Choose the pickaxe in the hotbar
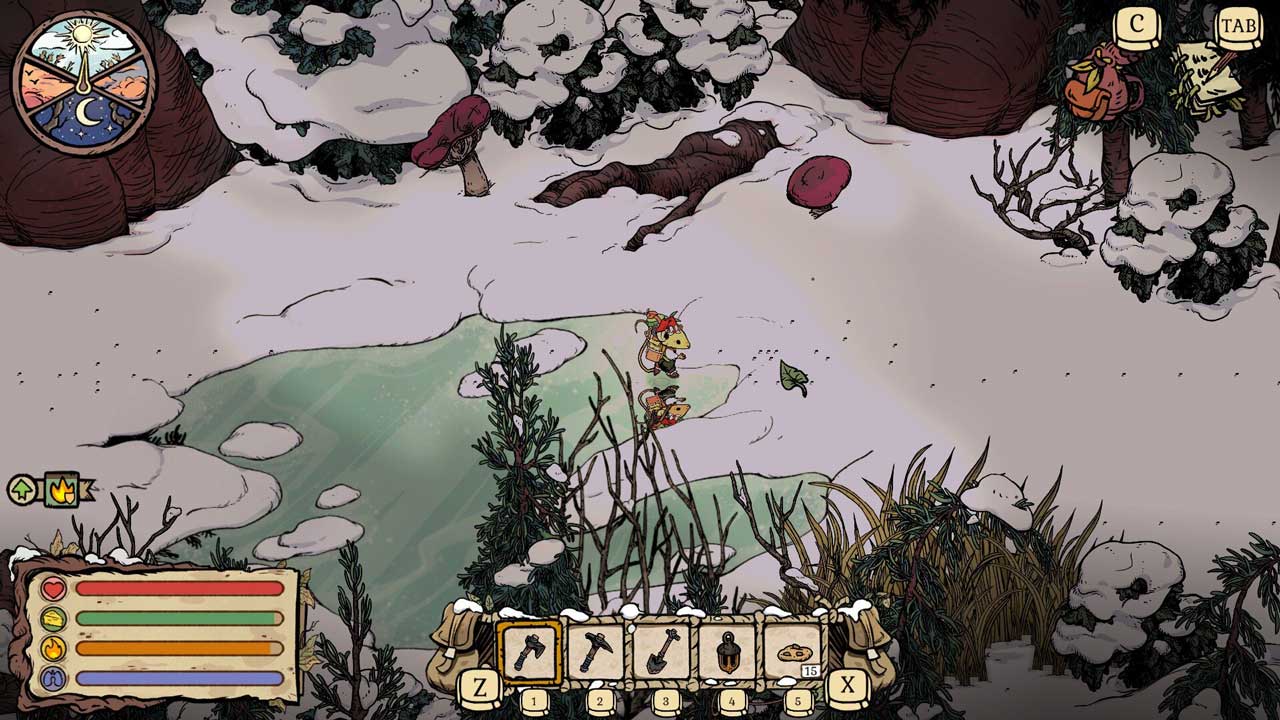The image size is (1280, 720). pyautogui.click(x=596, y=652)
